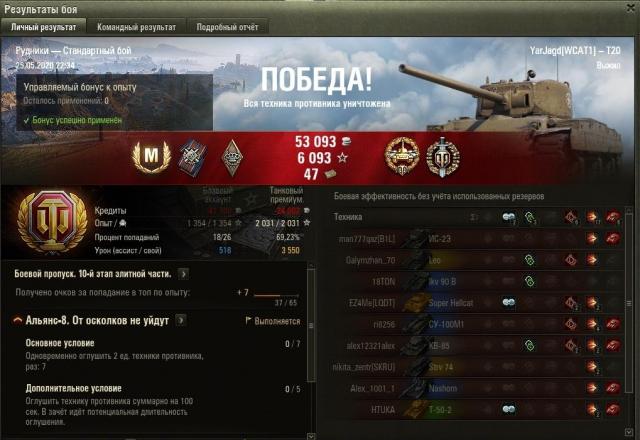Click the scroll-down arrow of the enemy list

(x=630, y=433)
